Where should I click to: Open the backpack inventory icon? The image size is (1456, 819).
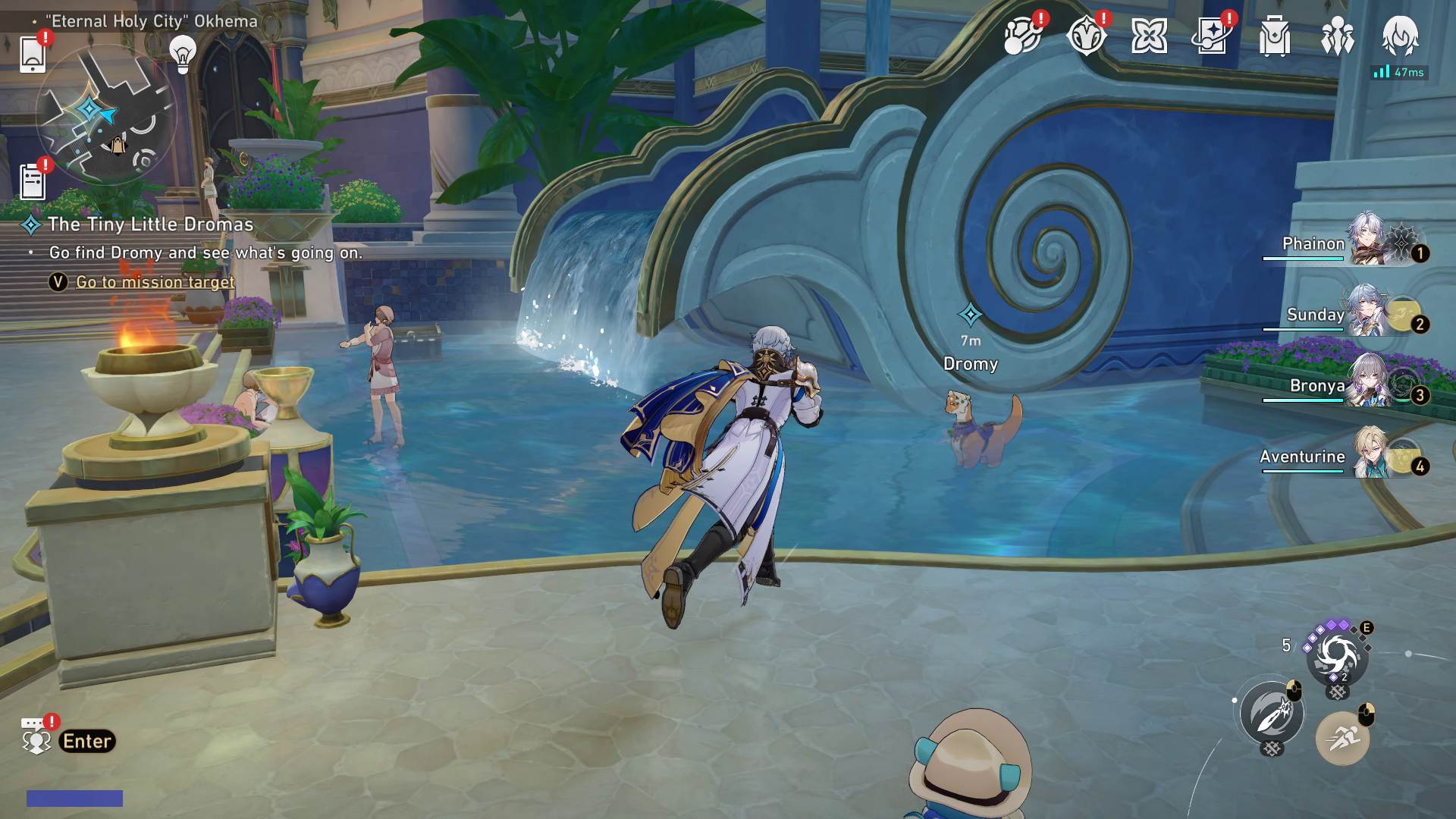tap(1274, 36)
